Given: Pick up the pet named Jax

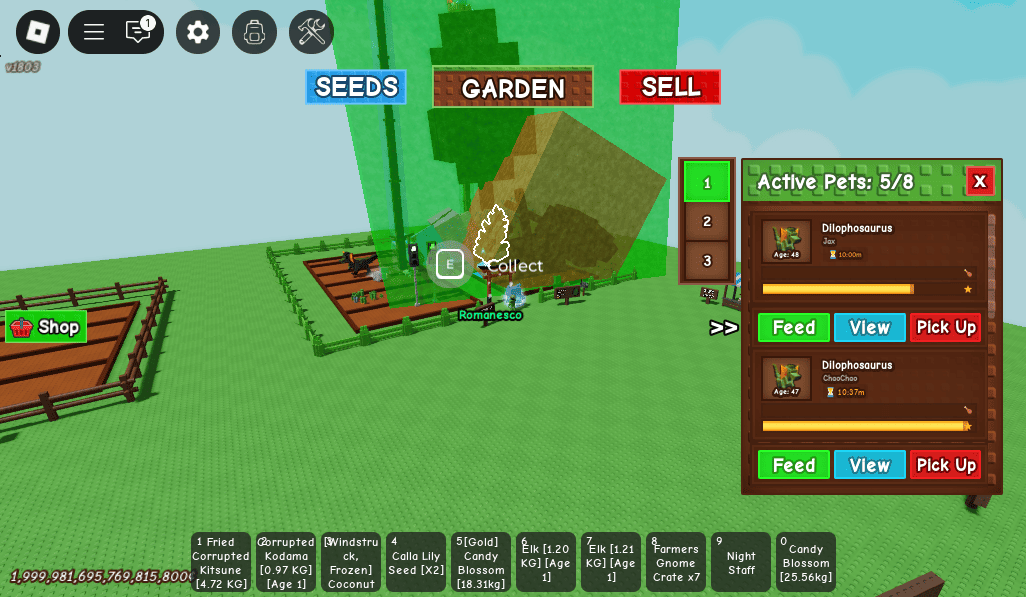Looking at the screenshot, I should click(945, 327).
